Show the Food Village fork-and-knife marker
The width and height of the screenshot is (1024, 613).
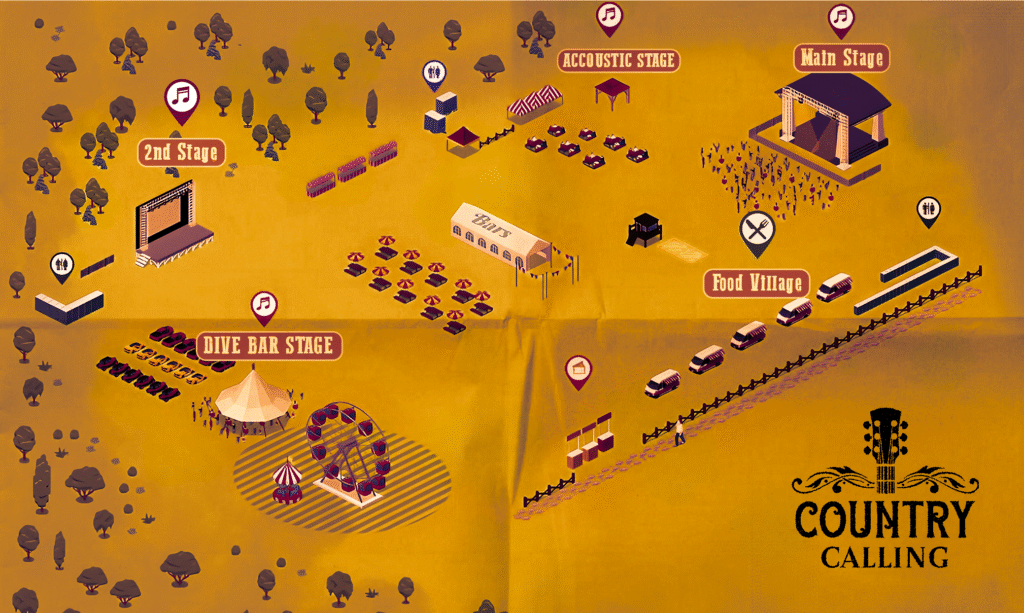click(x=757, y=231)
